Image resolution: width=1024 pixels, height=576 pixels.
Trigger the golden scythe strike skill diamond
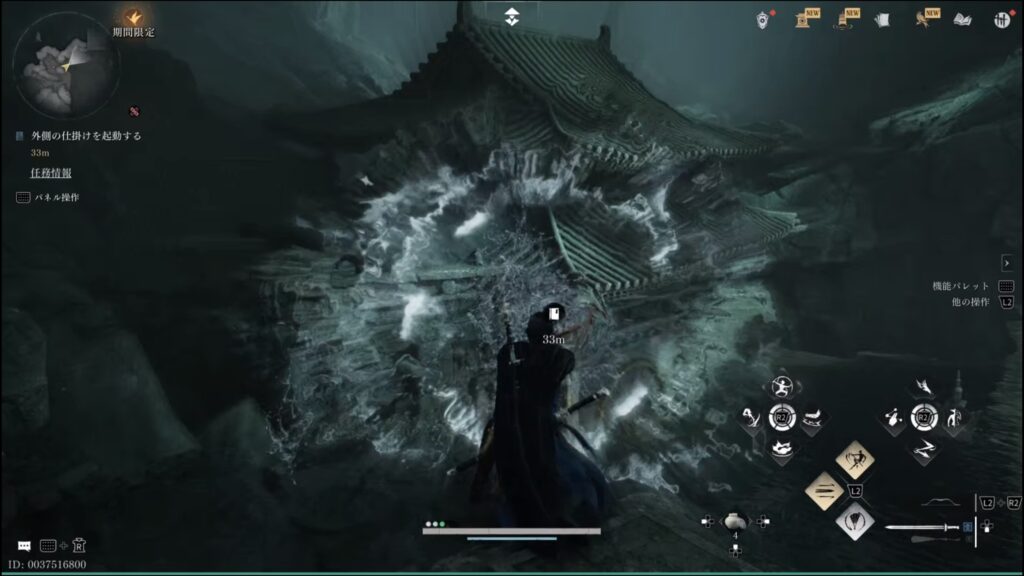(855, 460)
